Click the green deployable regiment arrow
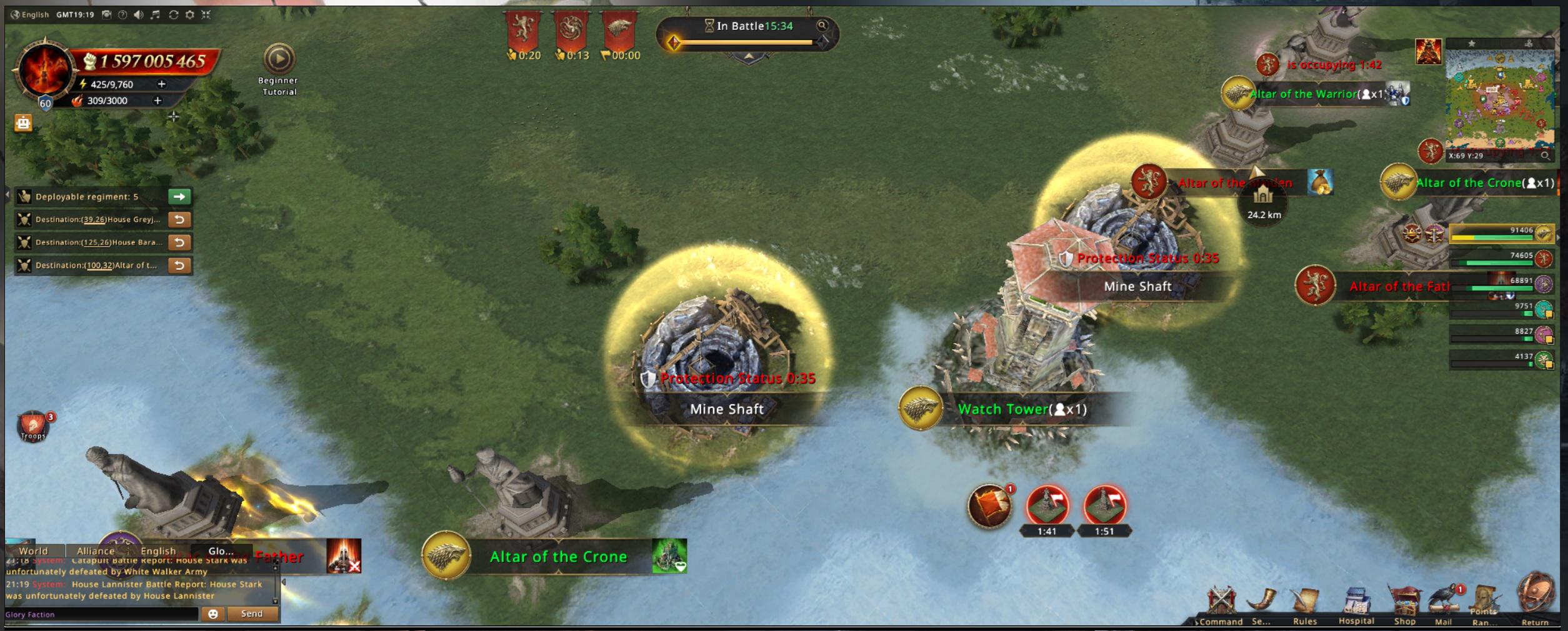1568x631 pixels. click(179, 197)
